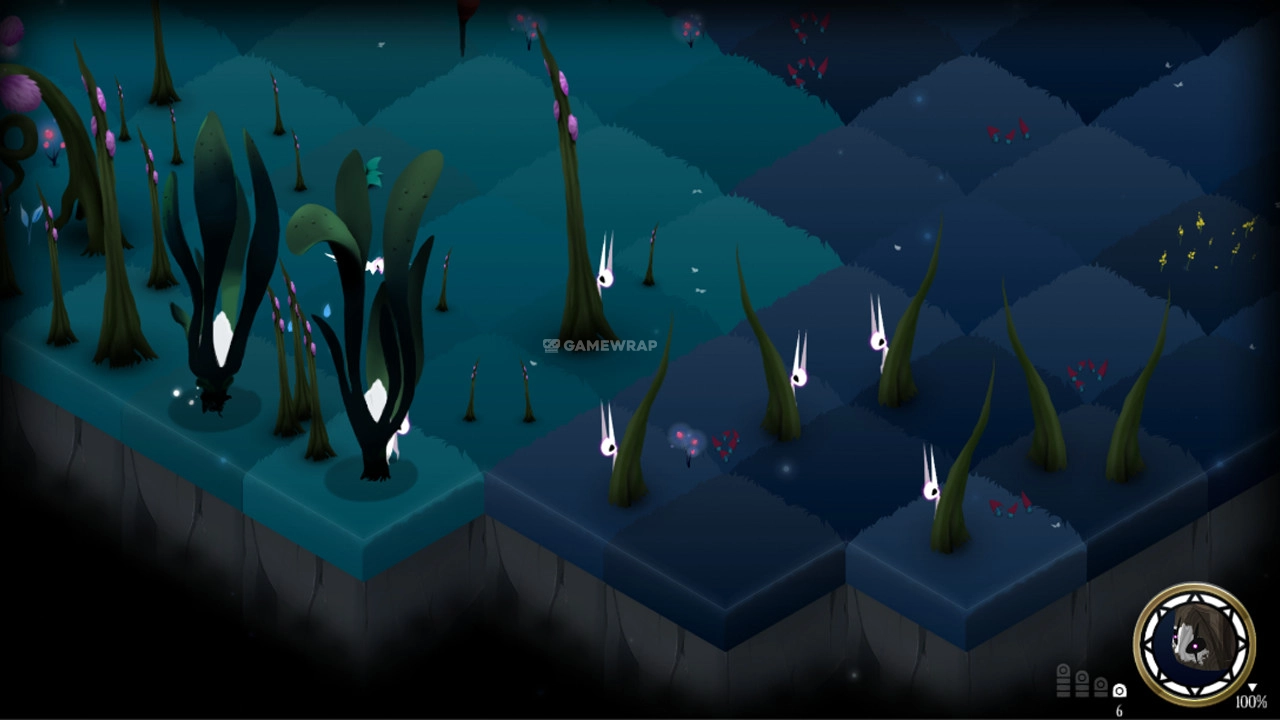
Task: Click the masked character portrait medallion
Action: pos(1194,643)
